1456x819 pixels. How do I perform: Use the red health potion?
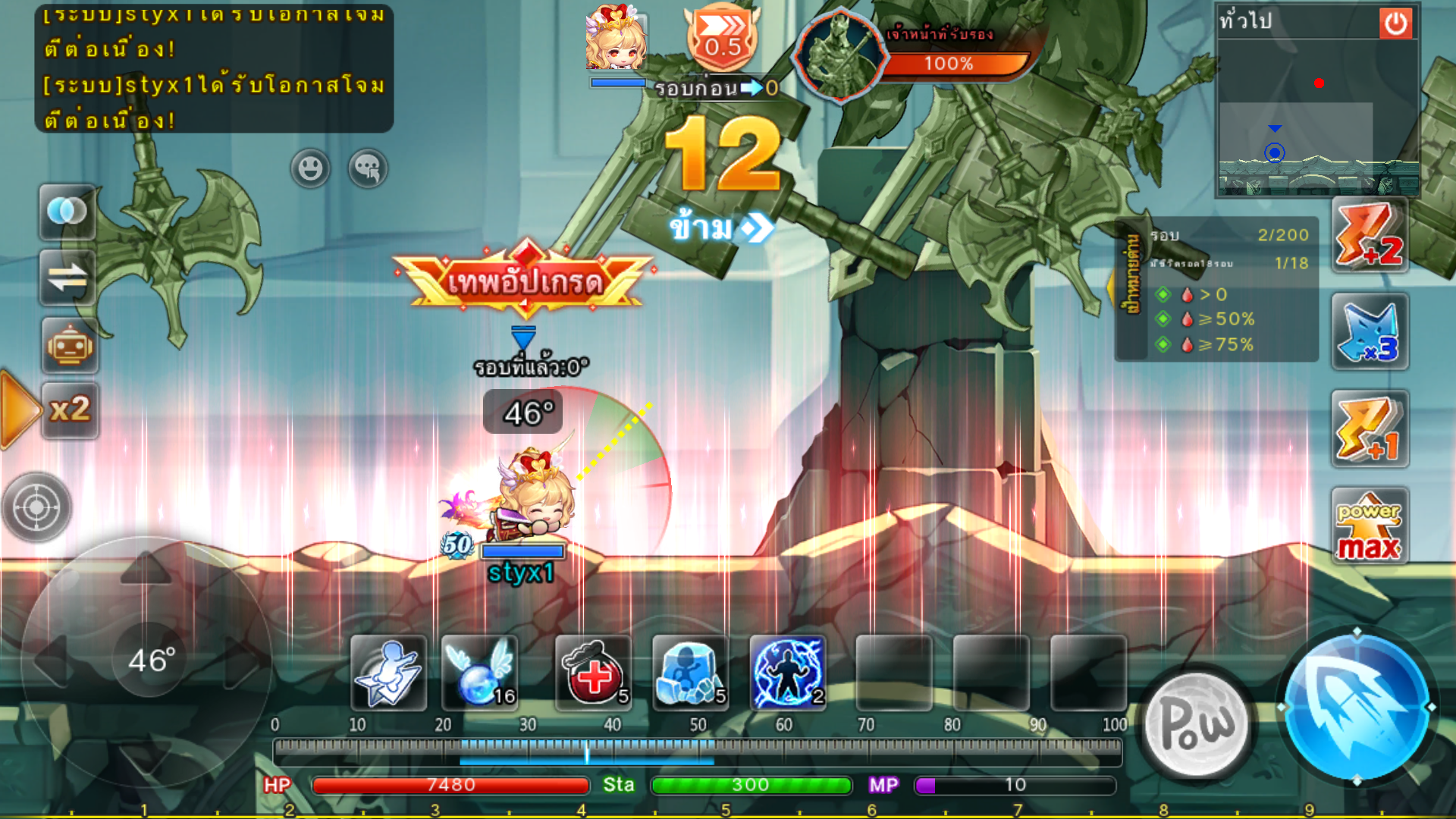(594, 673)
